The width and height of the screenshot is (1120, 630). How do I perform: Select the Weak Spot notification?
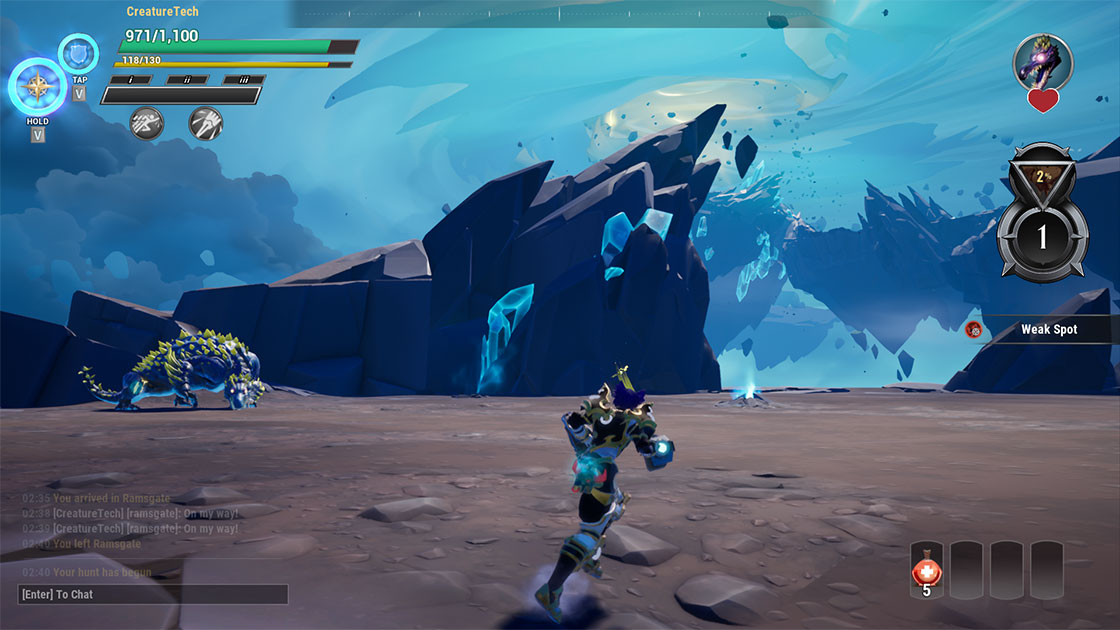1040,329
